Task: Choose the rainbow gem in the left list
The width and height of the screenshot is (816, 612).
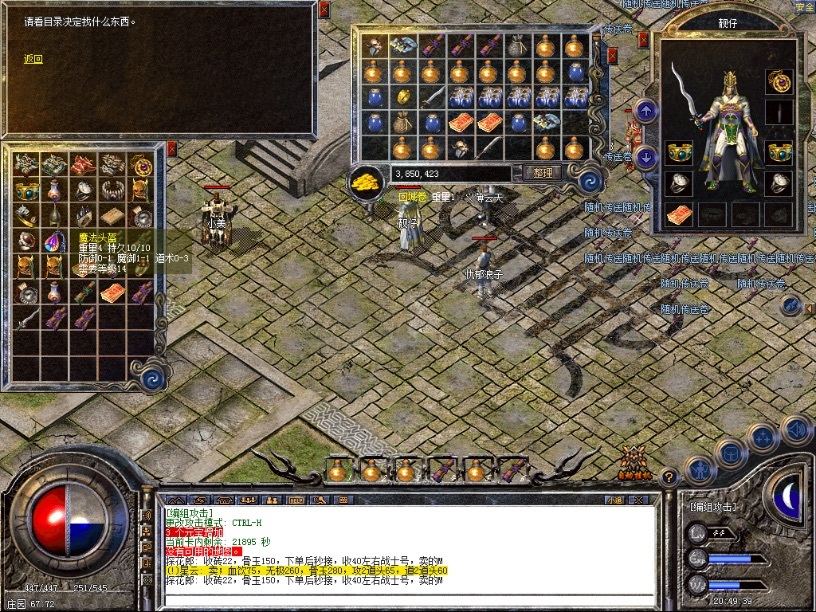Action: [54, 241]
